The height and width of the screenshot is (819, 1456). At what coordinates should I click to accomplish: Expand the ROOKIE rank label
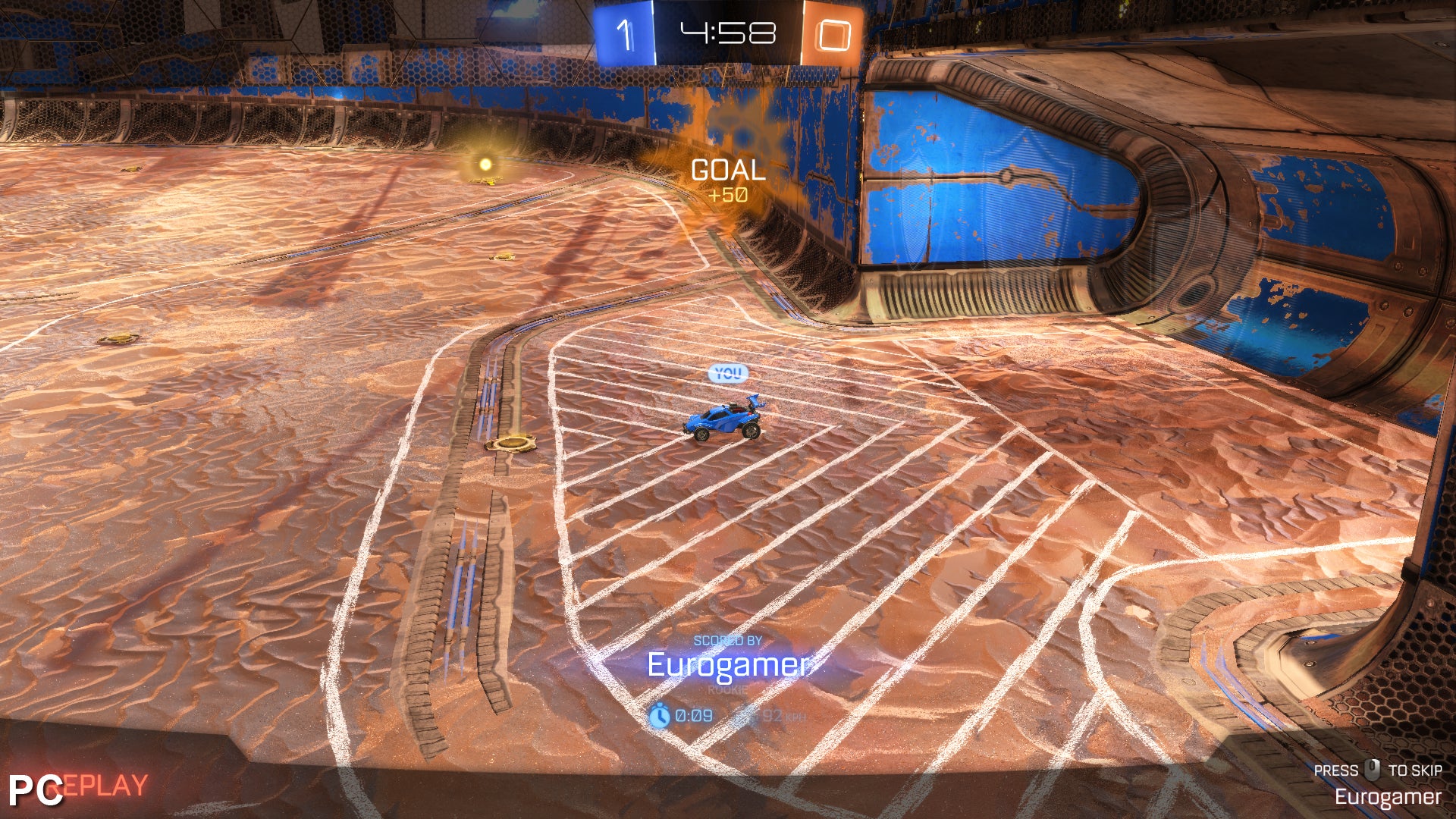[x=726, y=690]
